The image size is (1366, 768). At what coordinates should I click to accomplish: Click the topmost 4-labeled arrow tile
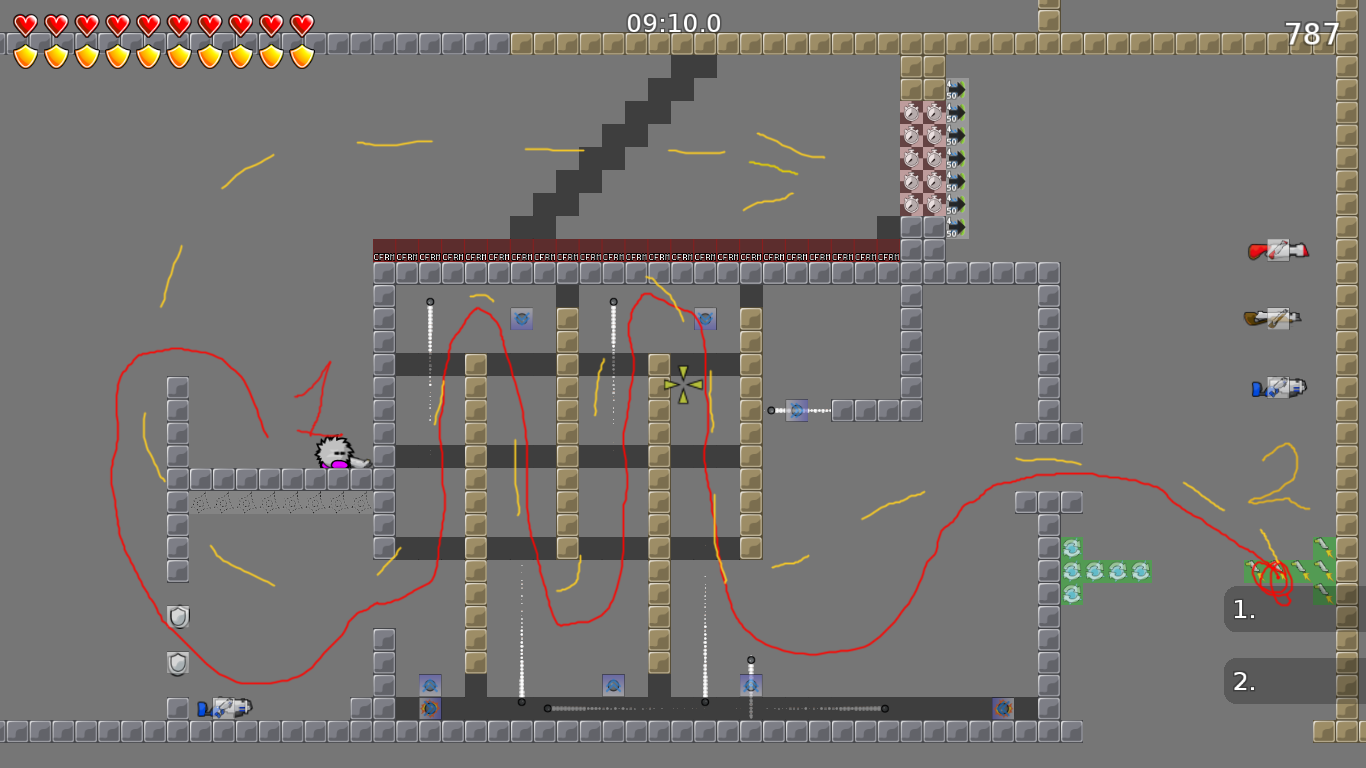pyautogui.click(x=953, y=88)
